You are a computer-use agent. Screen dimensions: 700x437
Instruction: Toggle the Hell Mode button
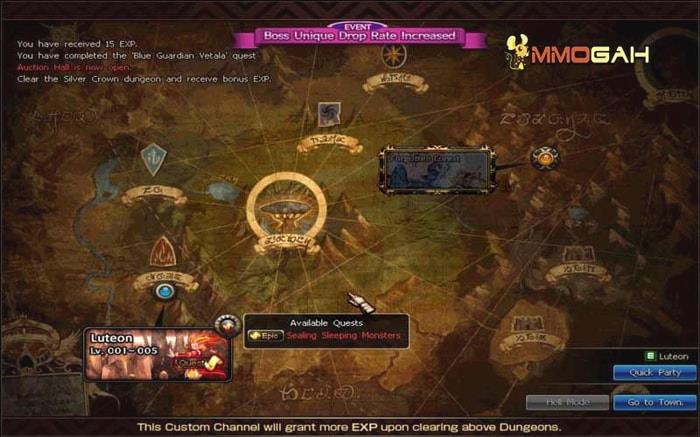click(567, 402)
